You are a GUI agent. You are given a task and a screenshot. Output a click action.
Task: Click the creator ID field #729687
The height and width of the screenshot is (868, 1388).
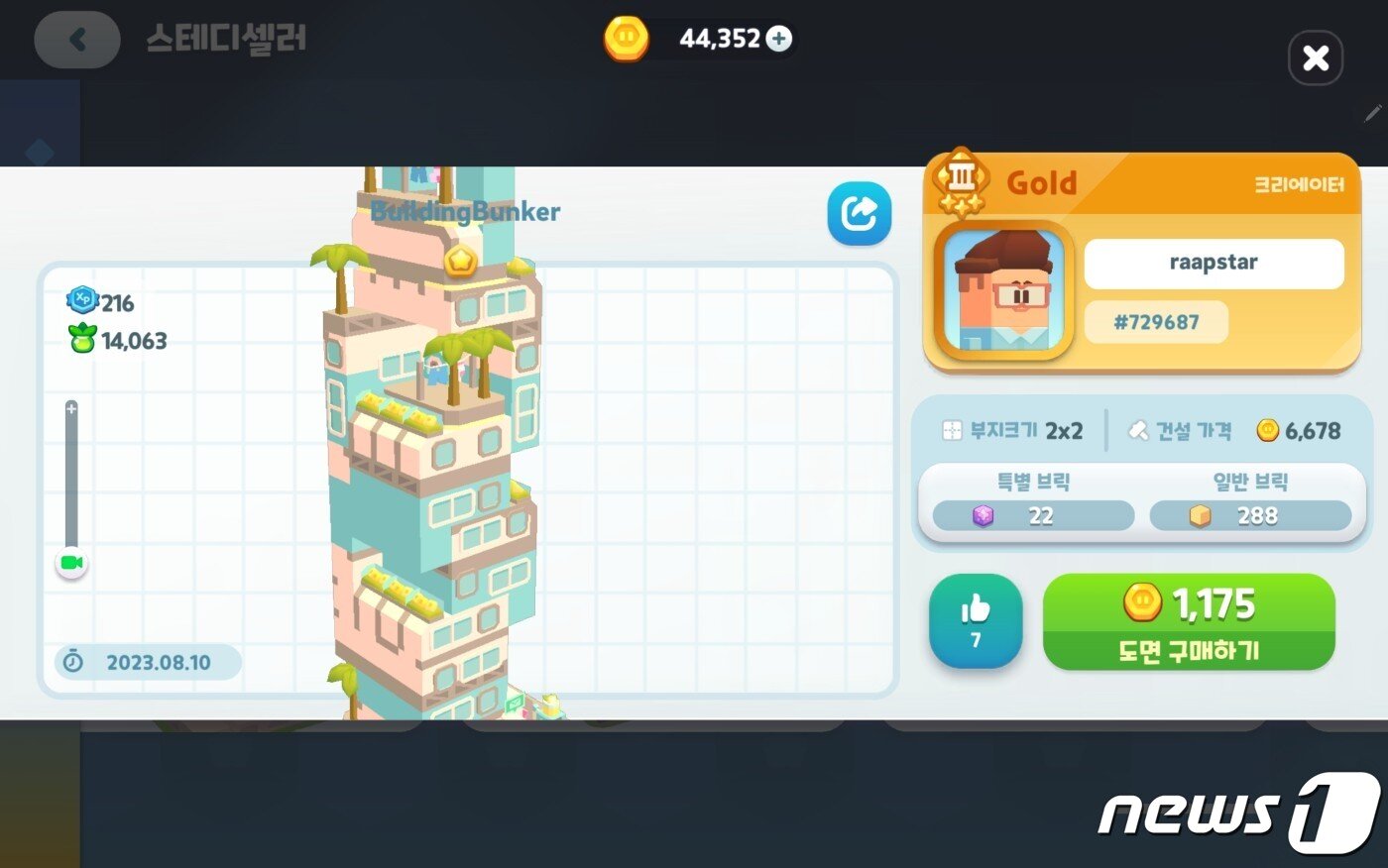[1155, 322]
